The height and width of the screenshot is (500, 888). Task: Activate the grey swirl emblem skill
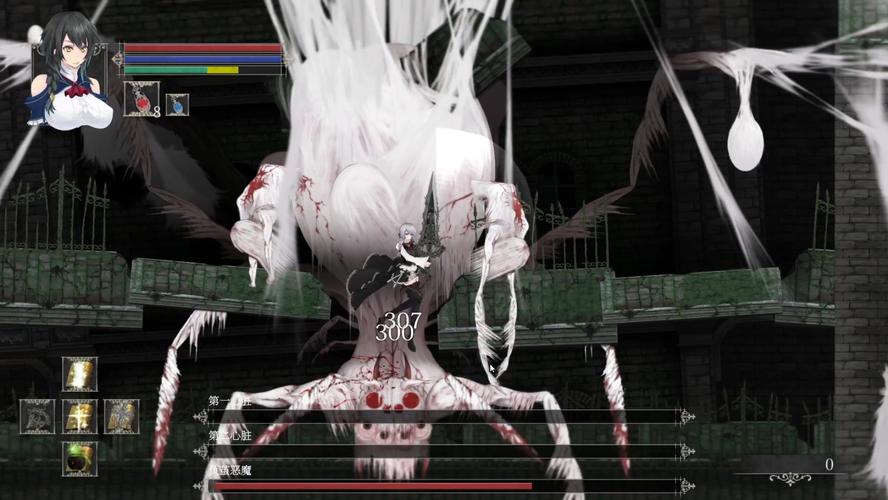coord(38,416)
